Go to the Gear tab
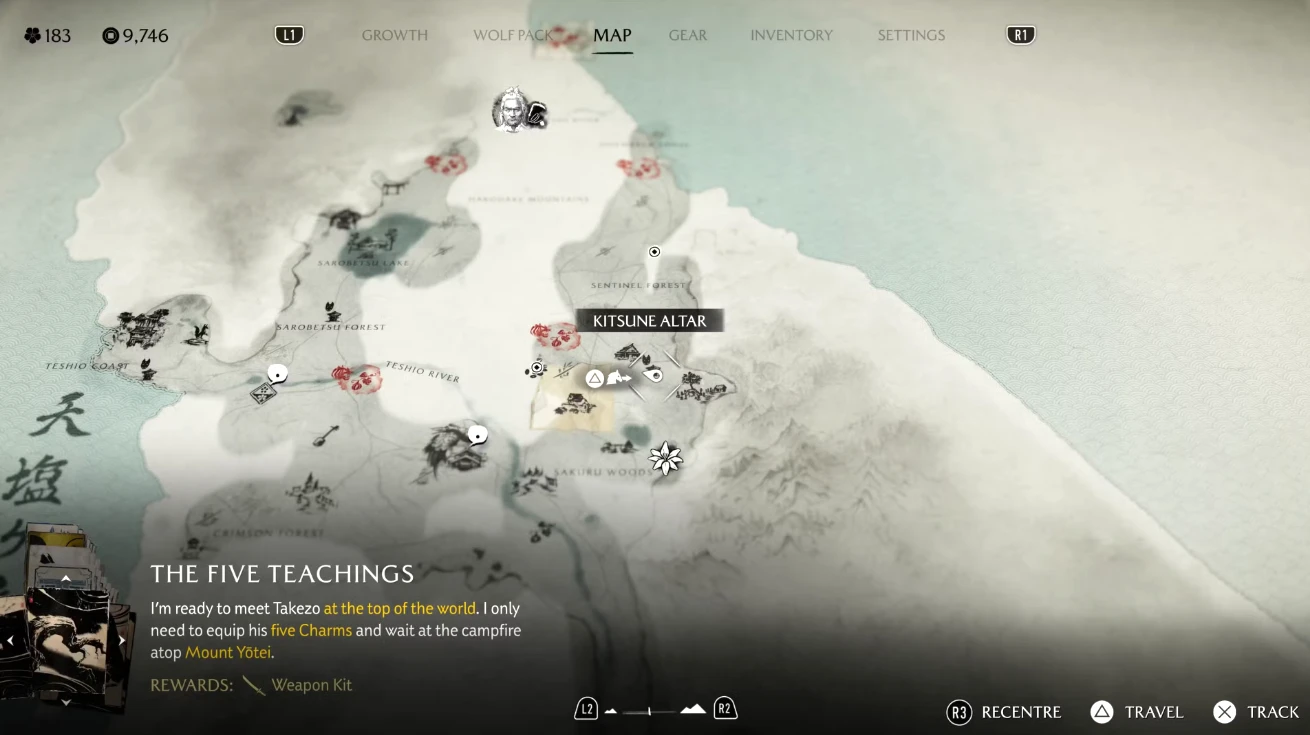The height and width of the screenshot is (735, 1310). tap(688, 35)
